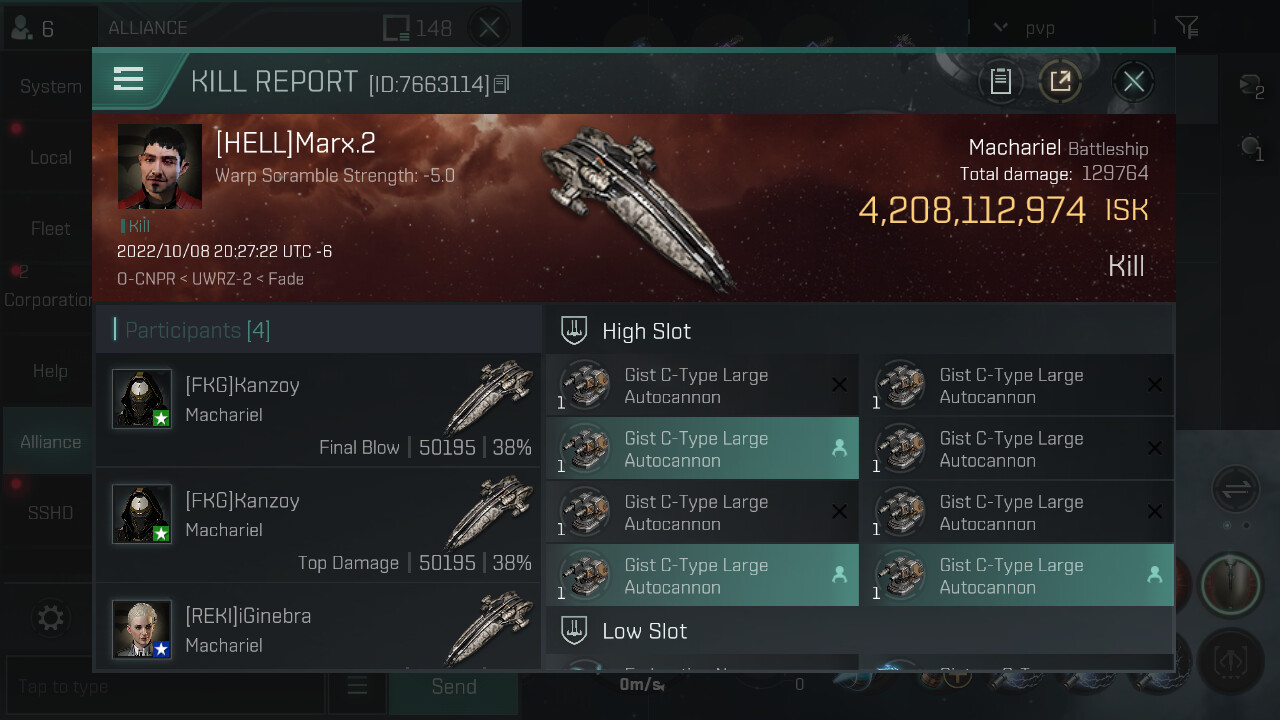Share the kill report externally
The height and width of the screenshot is (720, 1280).
coord(1060,81)
